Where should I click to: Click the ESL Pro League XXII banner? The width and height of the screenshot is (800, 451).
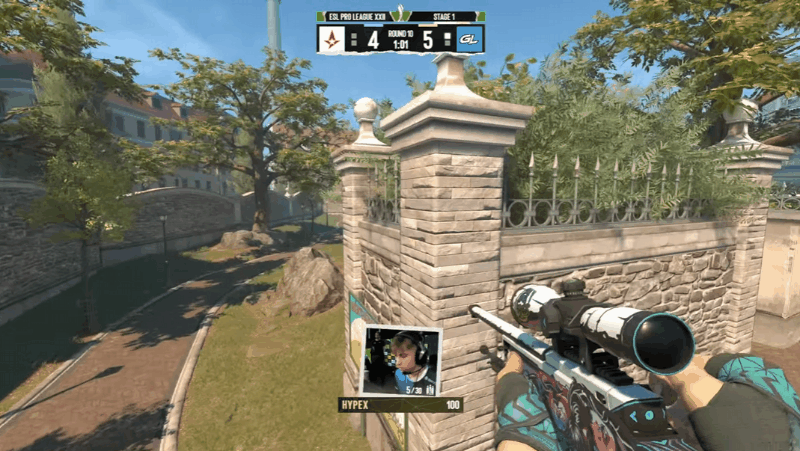pos(356,16)
